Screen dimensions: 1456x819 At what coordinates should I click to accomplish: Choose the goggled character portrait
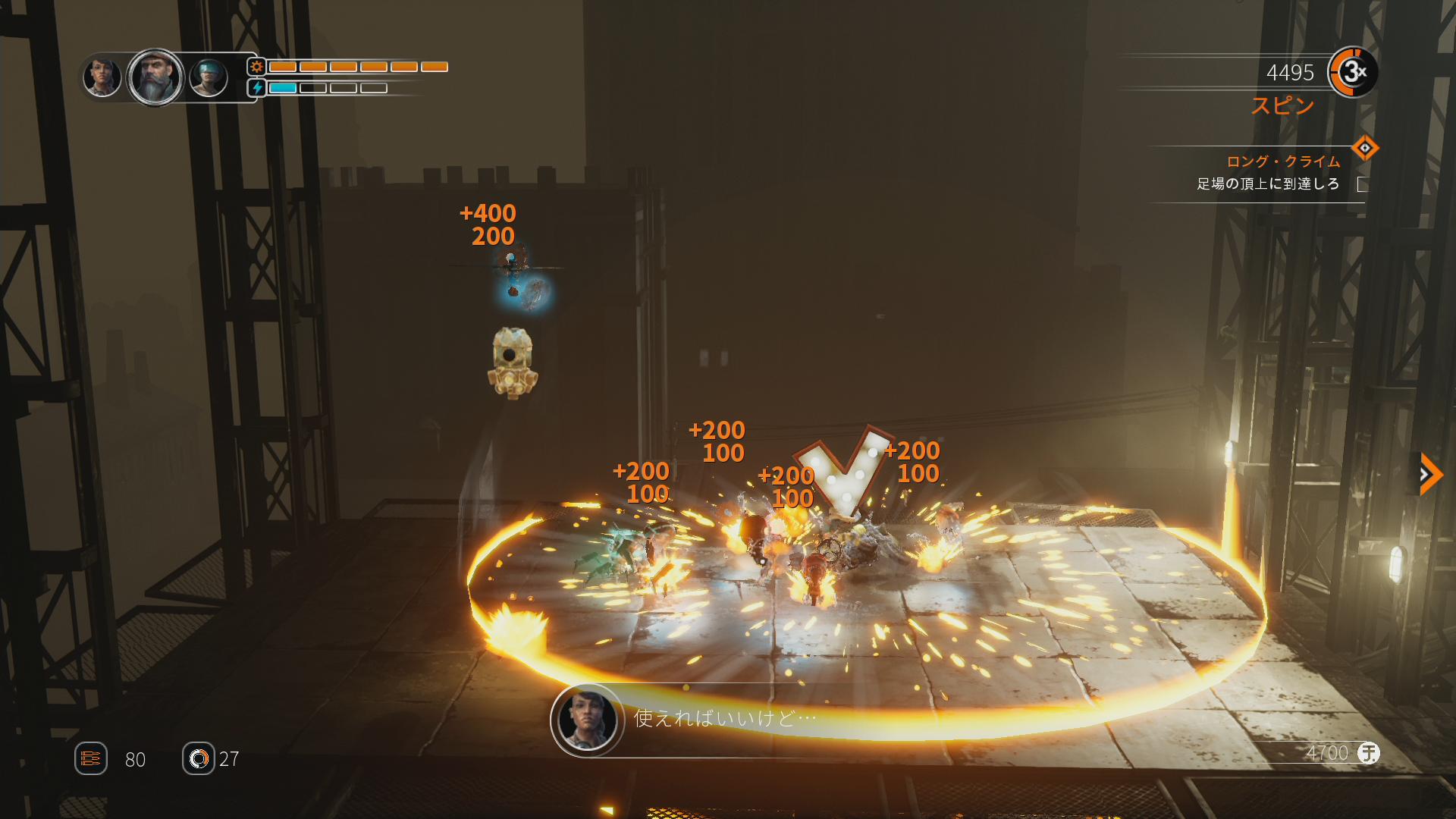209,77
